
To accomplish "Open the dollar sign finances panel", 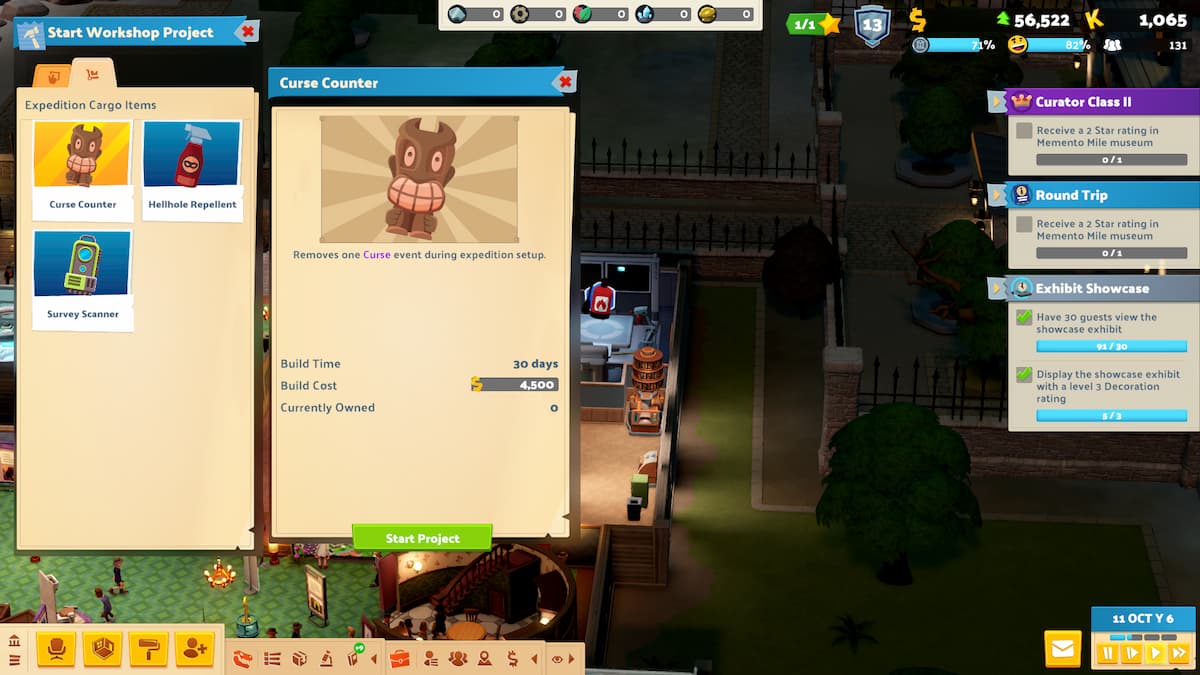I will [x=512, y=658].
